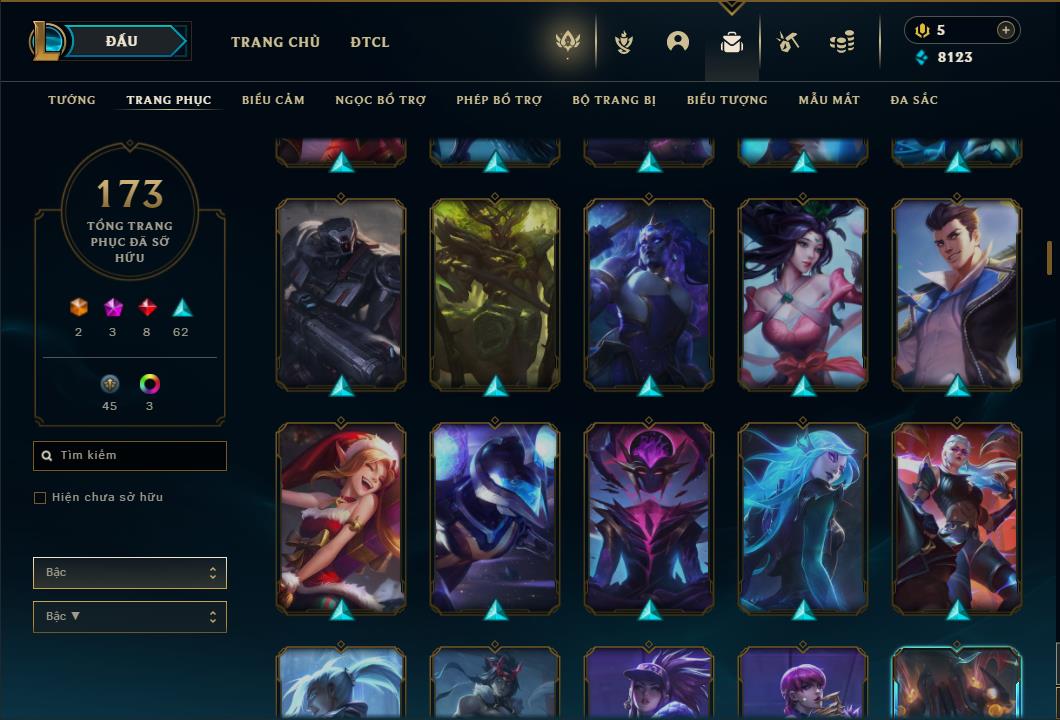Open the BIỂU TƯỢNG tab

[727, 100]
